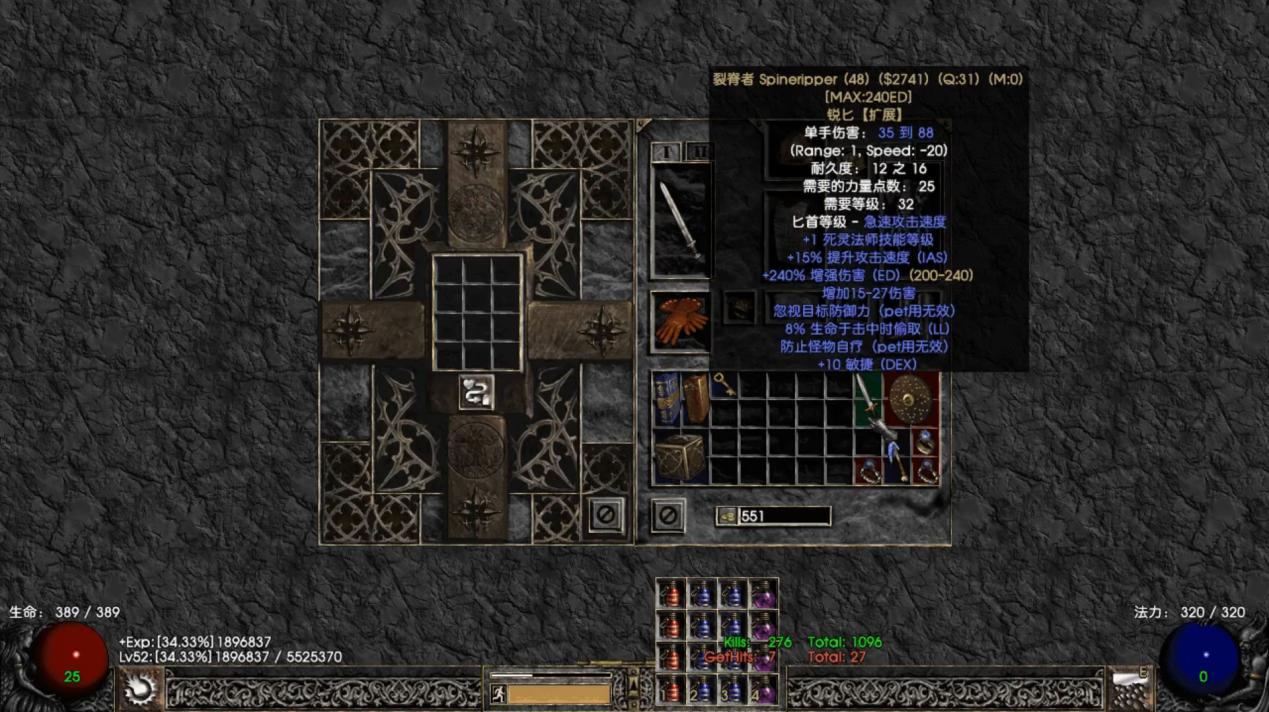Click the gold coin button
Screen dimensions: 1269x712
(x=727, y=516)
